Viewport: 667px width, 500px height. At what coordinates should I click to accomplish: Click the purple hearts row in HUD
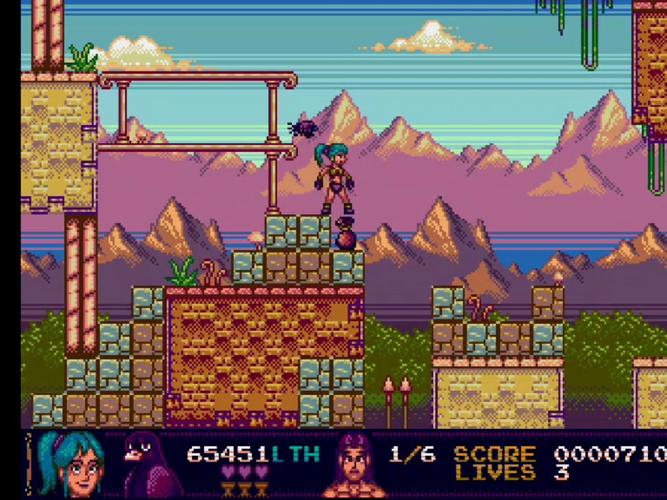(x=244, y=471)
